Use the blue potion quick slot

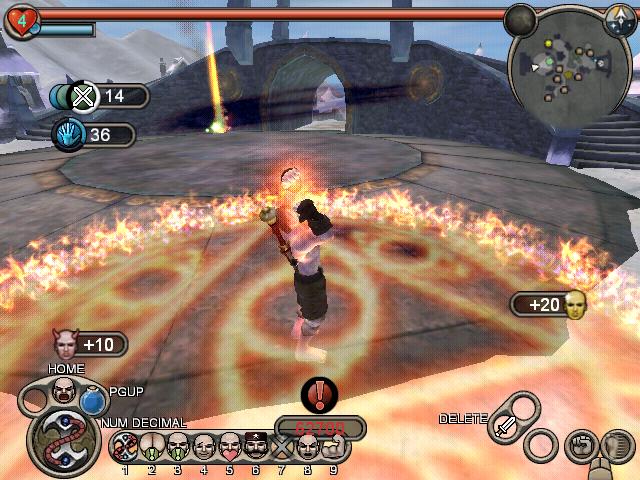click(x=93, y=401)
